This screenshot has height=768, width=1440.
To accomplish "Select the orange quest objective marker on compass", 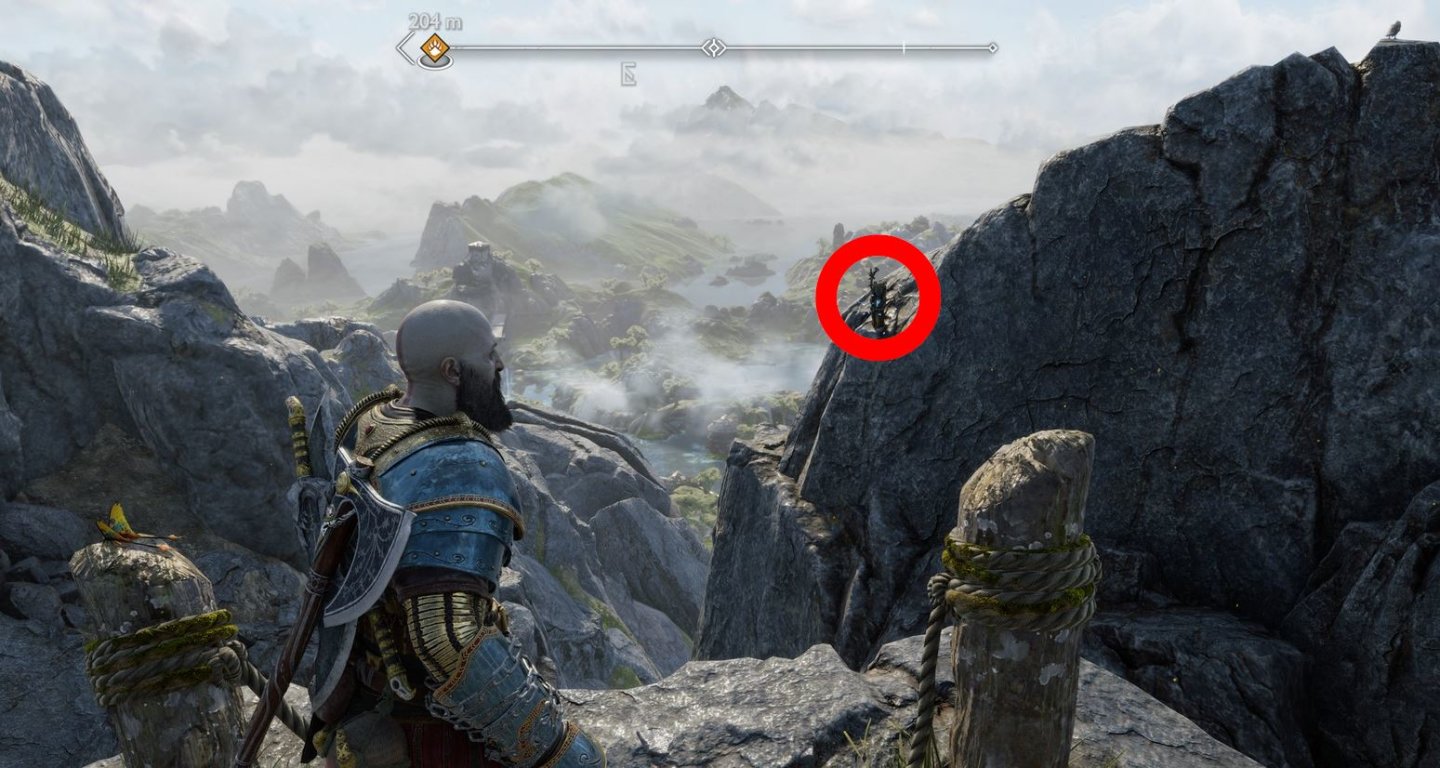I will (433, 46).
